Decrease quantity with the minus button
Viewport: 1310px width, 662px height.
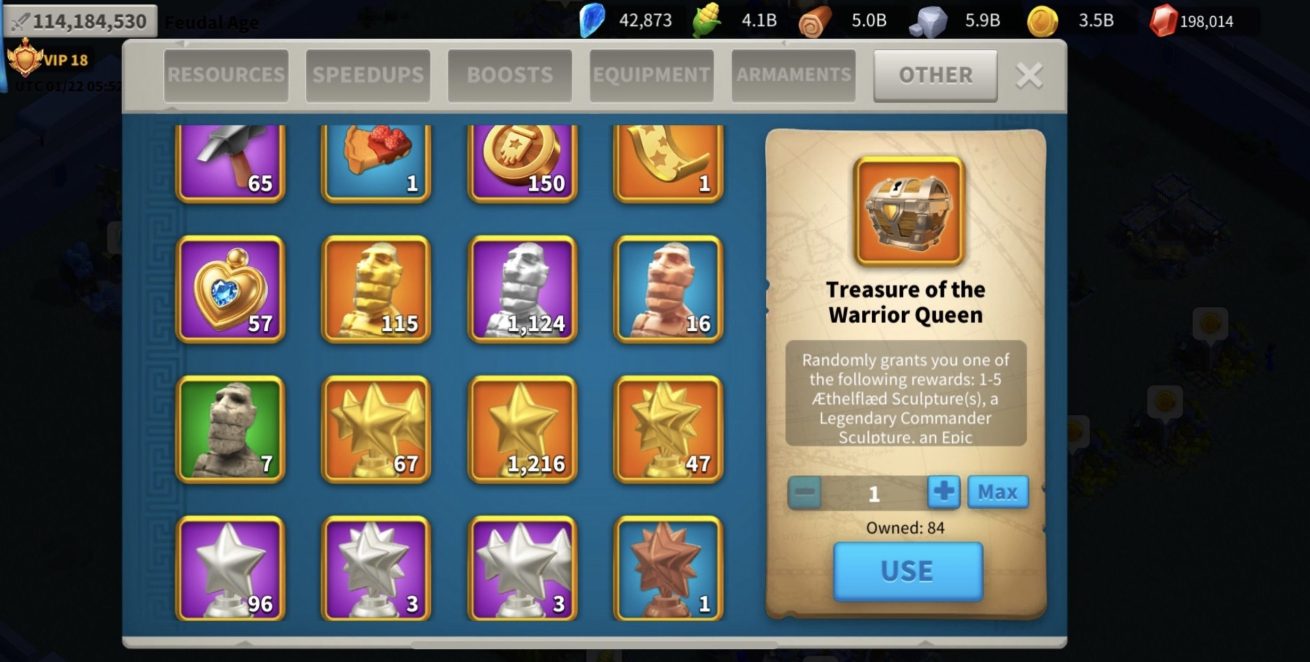coord(805,492)
